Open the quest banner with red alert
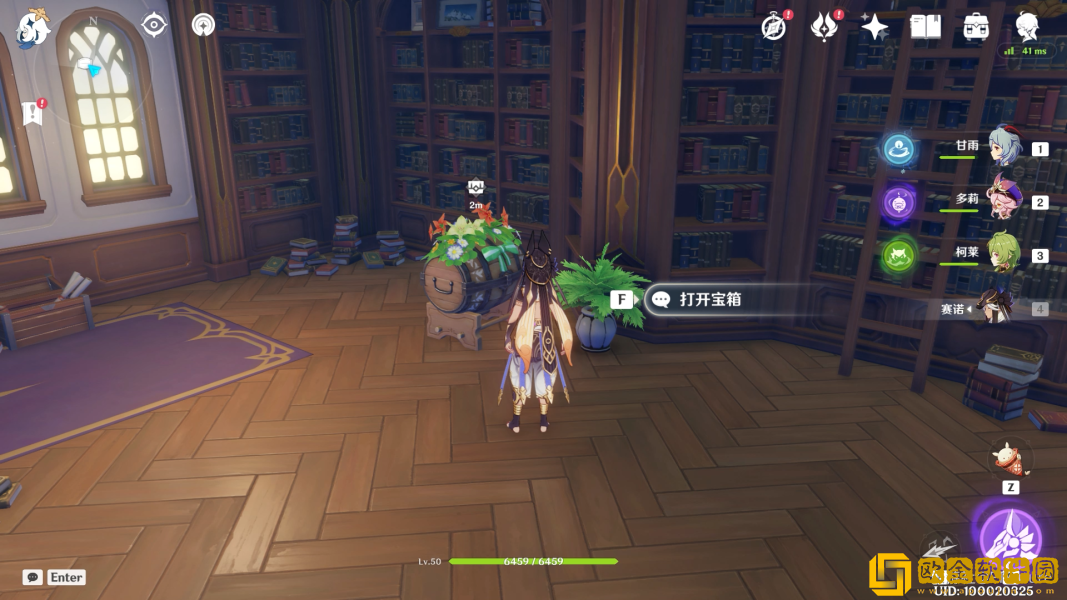Image resolution: width=1067 pixels, height=600 pixels. pyautogui.click(x=33, y=112)
